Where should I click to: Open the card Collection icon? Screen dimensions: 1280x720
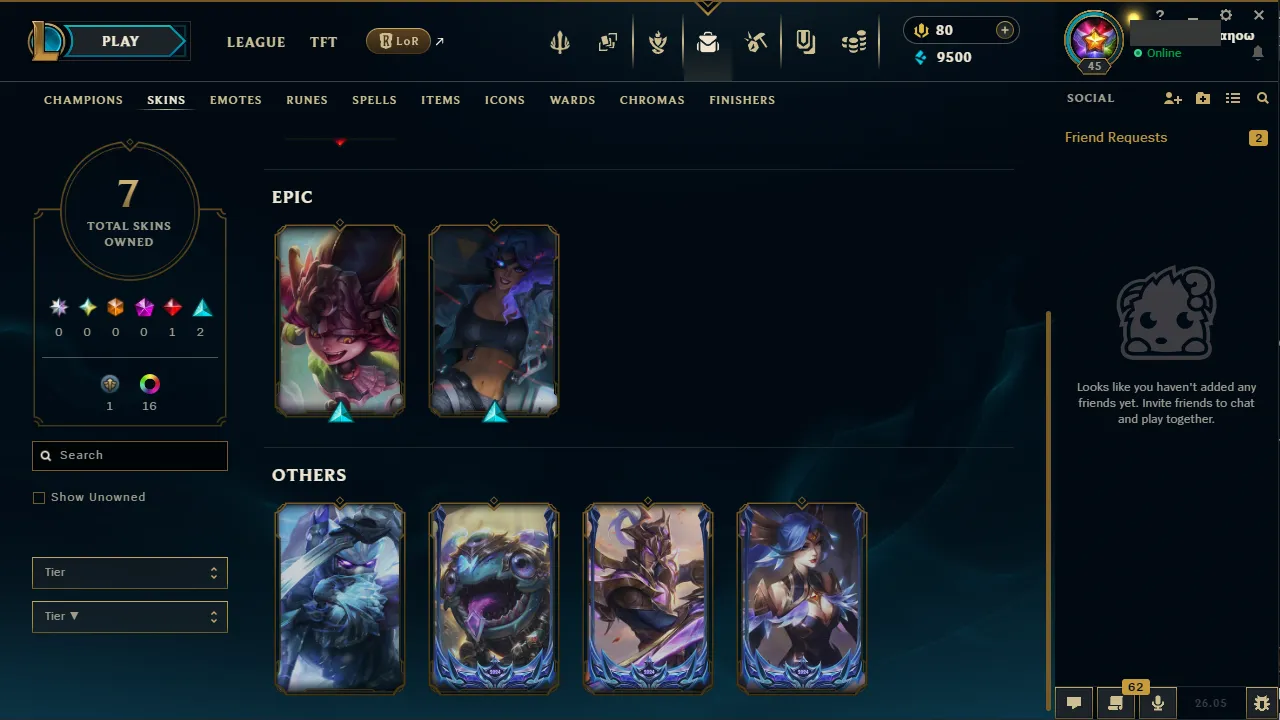(x=608, y=41)
